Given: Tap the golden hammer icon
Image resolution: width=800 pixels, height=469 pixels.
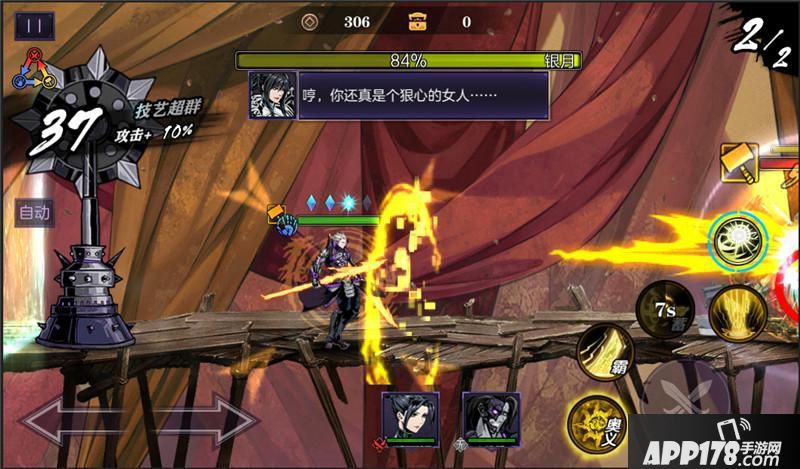Looking at the screenshot, I should [740, 163].
